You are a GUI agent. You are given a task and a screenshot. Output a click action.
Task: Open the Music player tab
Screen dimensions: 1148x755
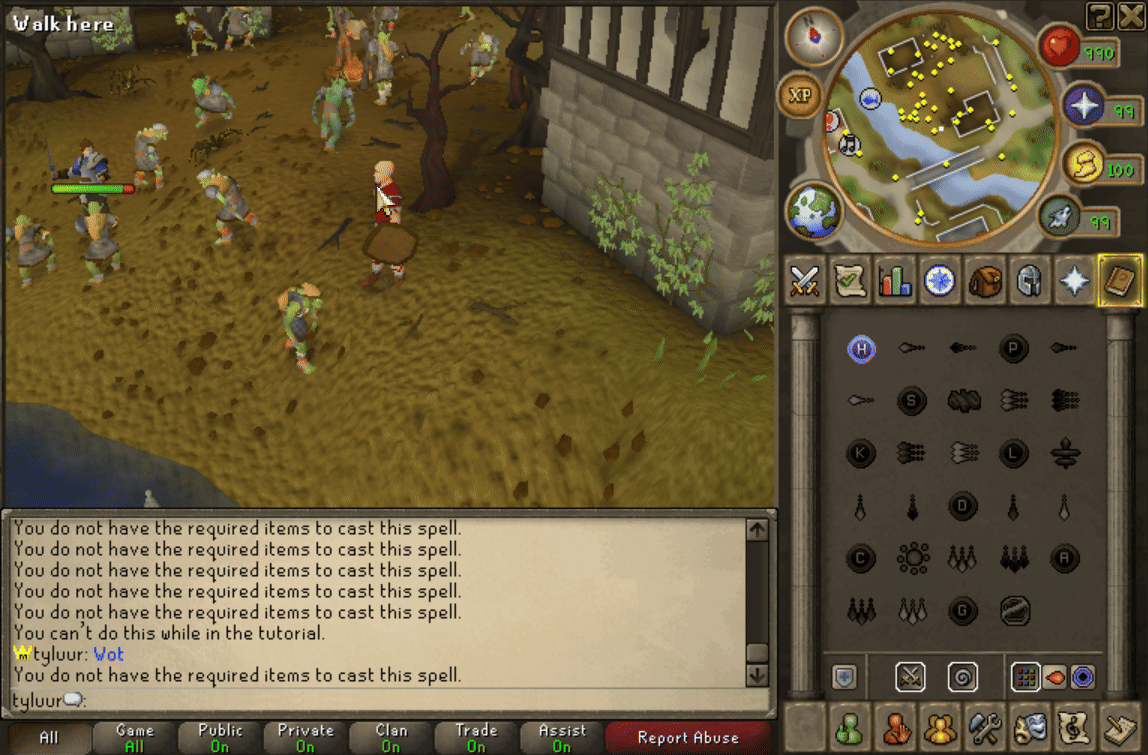pyautogui.click(x=1075, y=725)
